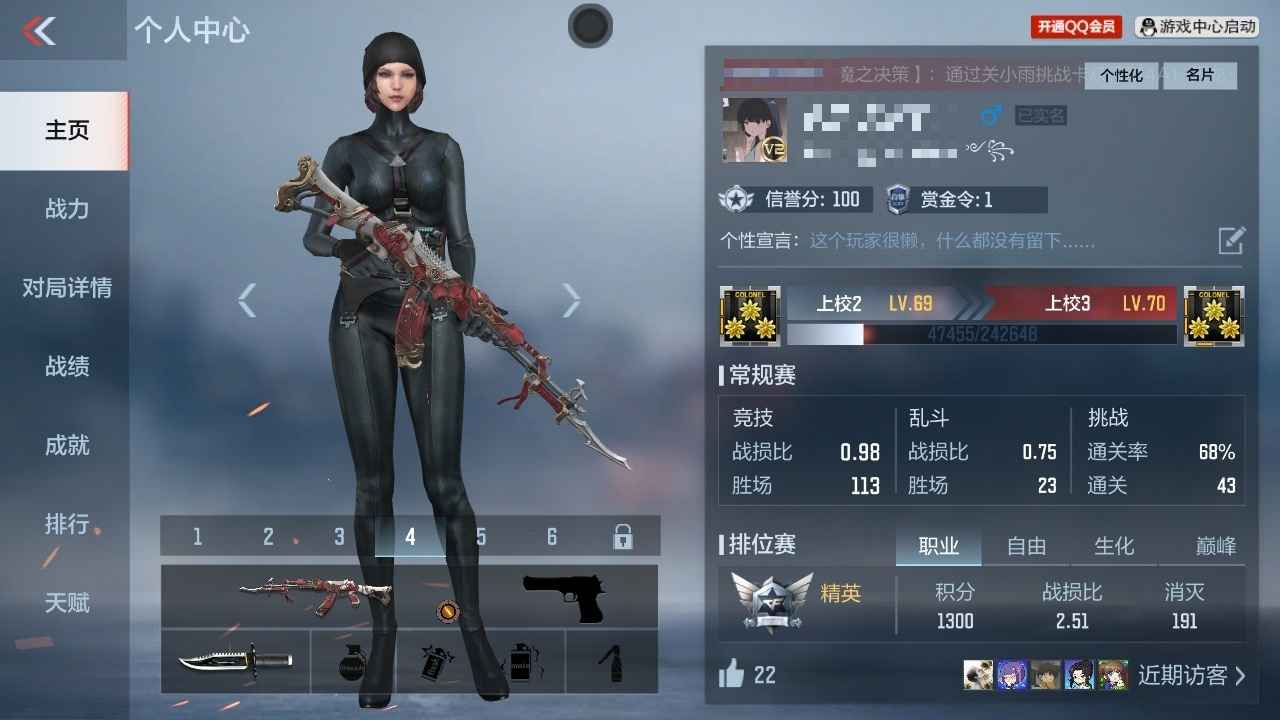Select the red AK rifle weapon slot
This screenshot has height=720, width=1280.
pyautogui.click(x=315, y=596)
